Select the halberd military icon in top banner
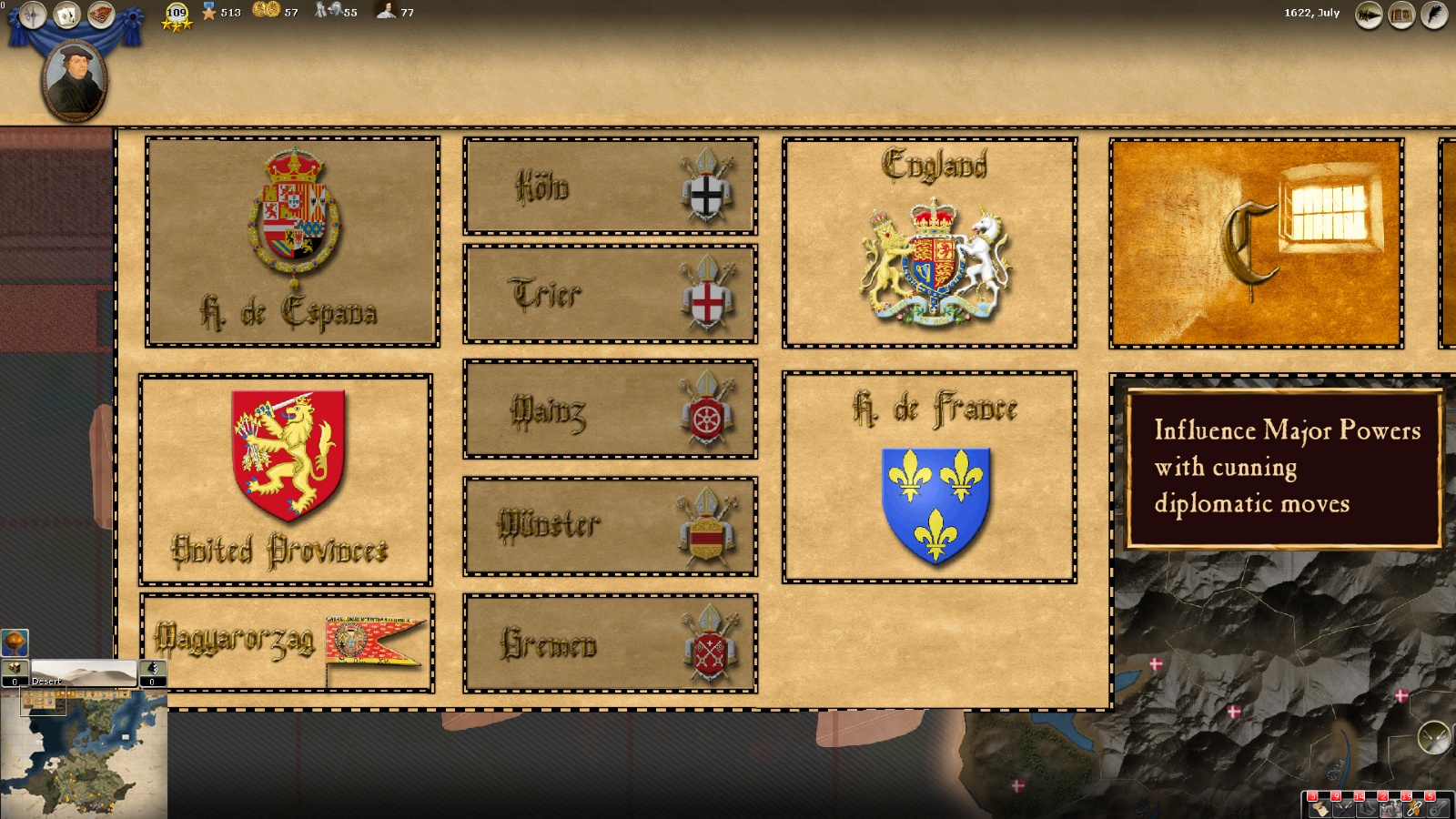 33,14
